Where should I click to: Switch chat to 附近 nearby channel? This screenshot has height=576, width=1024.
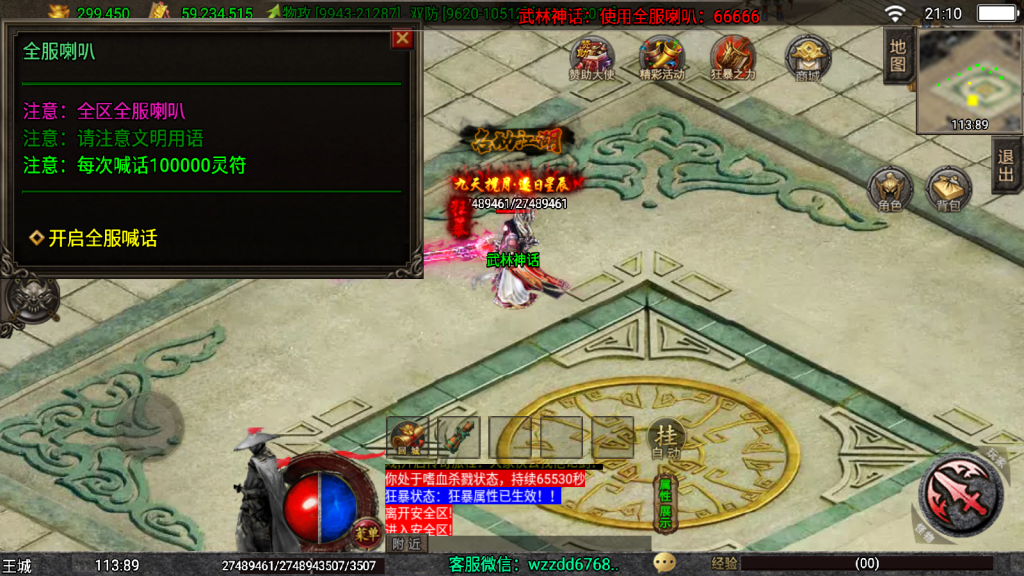point(406,544)
